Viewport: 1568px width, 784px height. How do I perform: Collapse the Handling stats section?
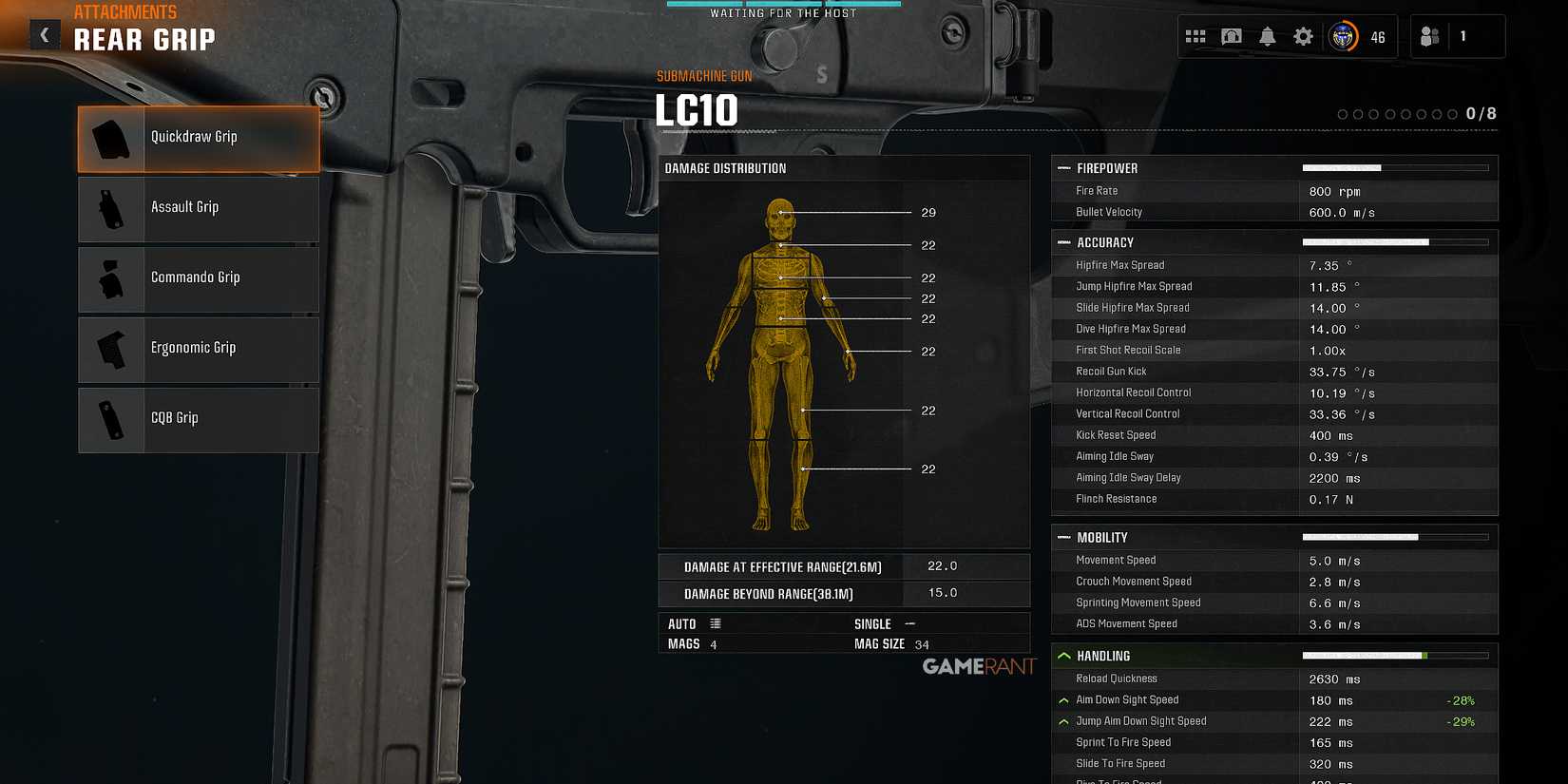(x=1063, y=656)
